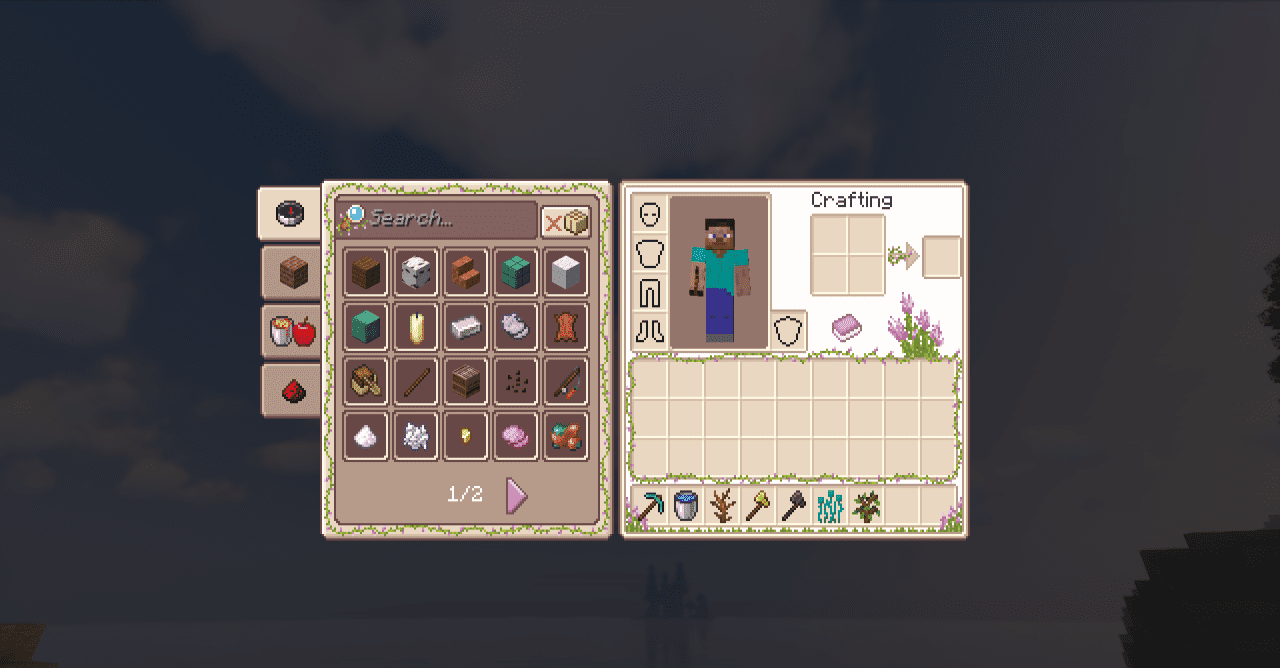This screenshot has width=1280, height=668.
Task: Select the sugar pile recipe
Action: 366,436
